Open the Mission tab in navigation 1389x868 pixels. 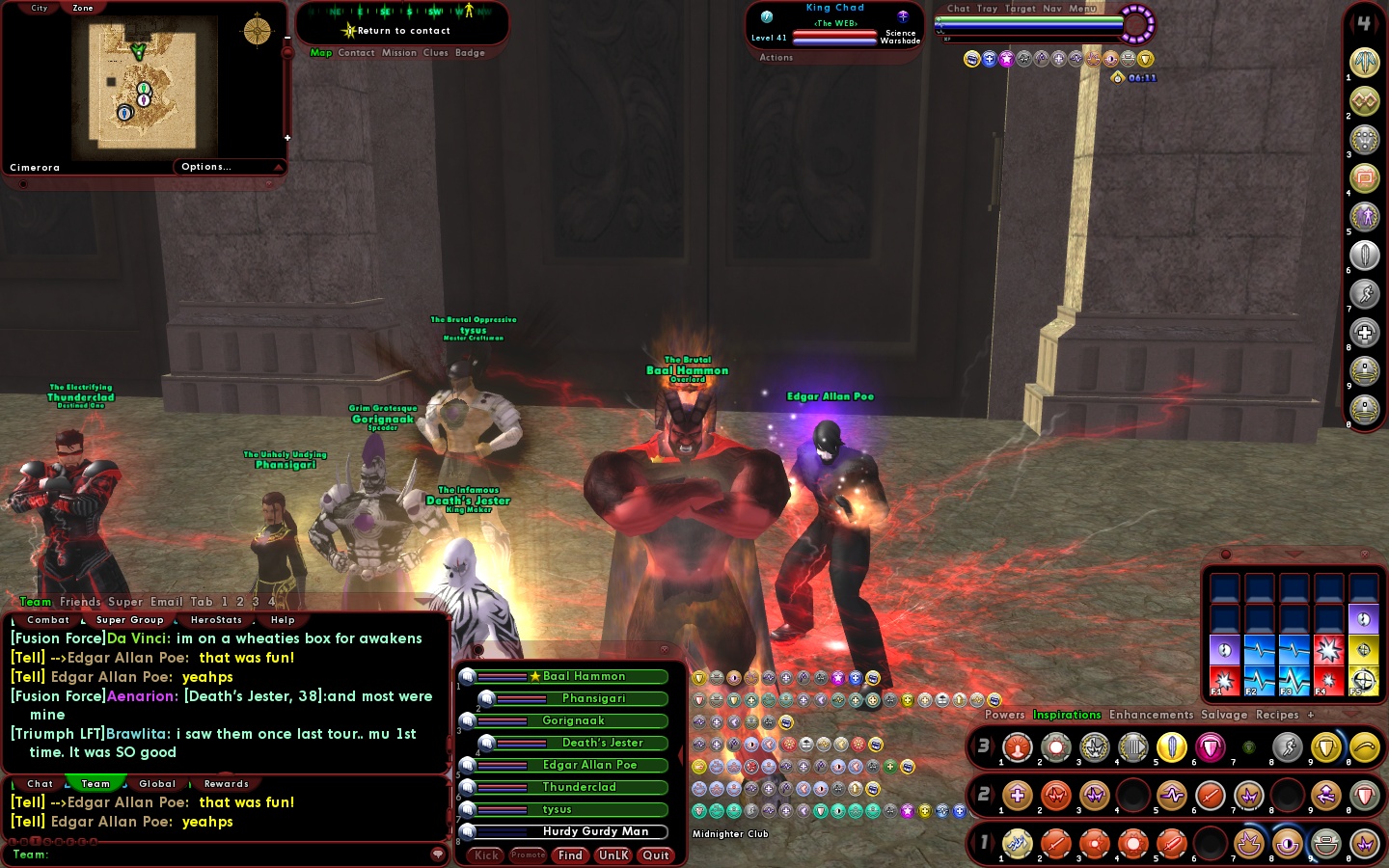point(399,53)
